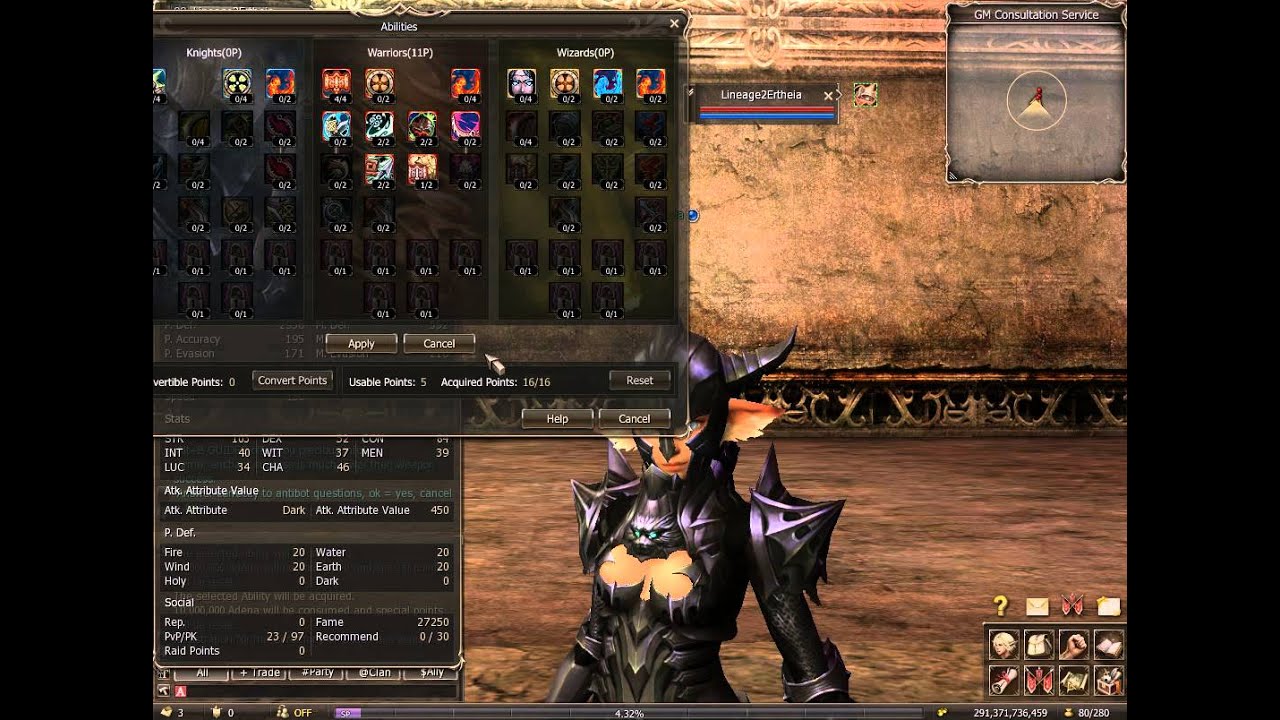Close the Lineage2Ertheia party window
This screenshot has width=1280, height=720.
828,95
